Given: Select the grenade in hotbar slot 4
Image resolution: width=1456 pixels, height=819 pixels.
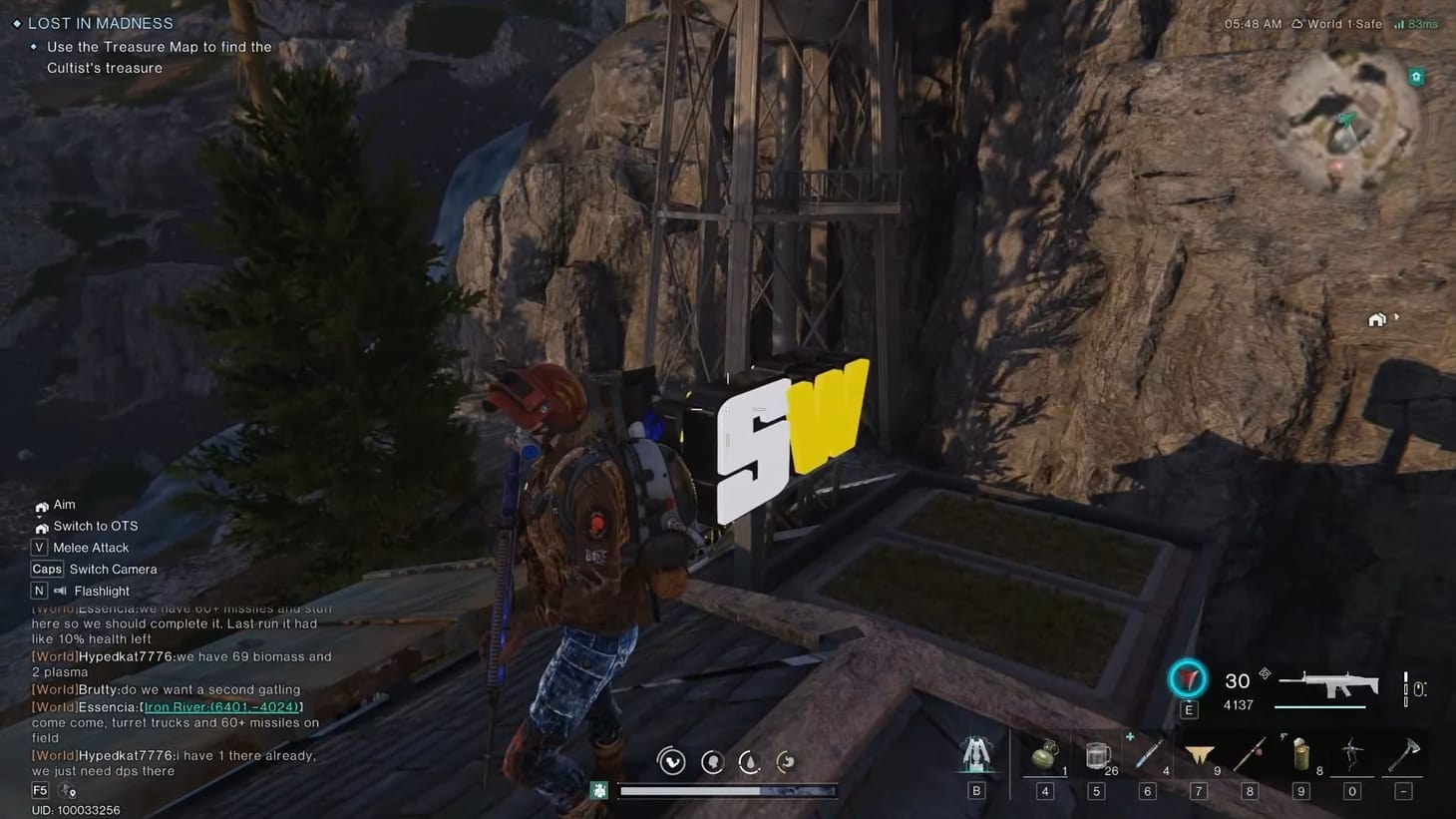Looking at the screenshot, I should tap(1043, 756).
